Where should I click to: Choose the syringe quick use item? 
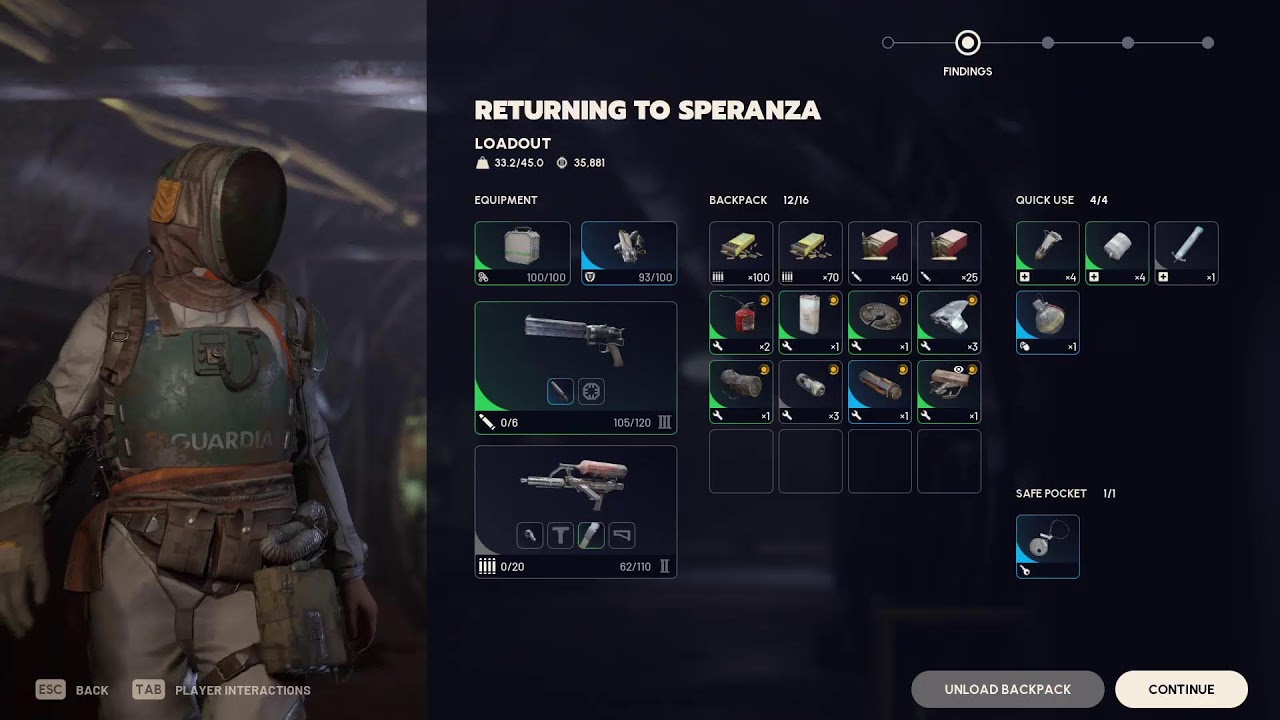[x=1186, y=253]
